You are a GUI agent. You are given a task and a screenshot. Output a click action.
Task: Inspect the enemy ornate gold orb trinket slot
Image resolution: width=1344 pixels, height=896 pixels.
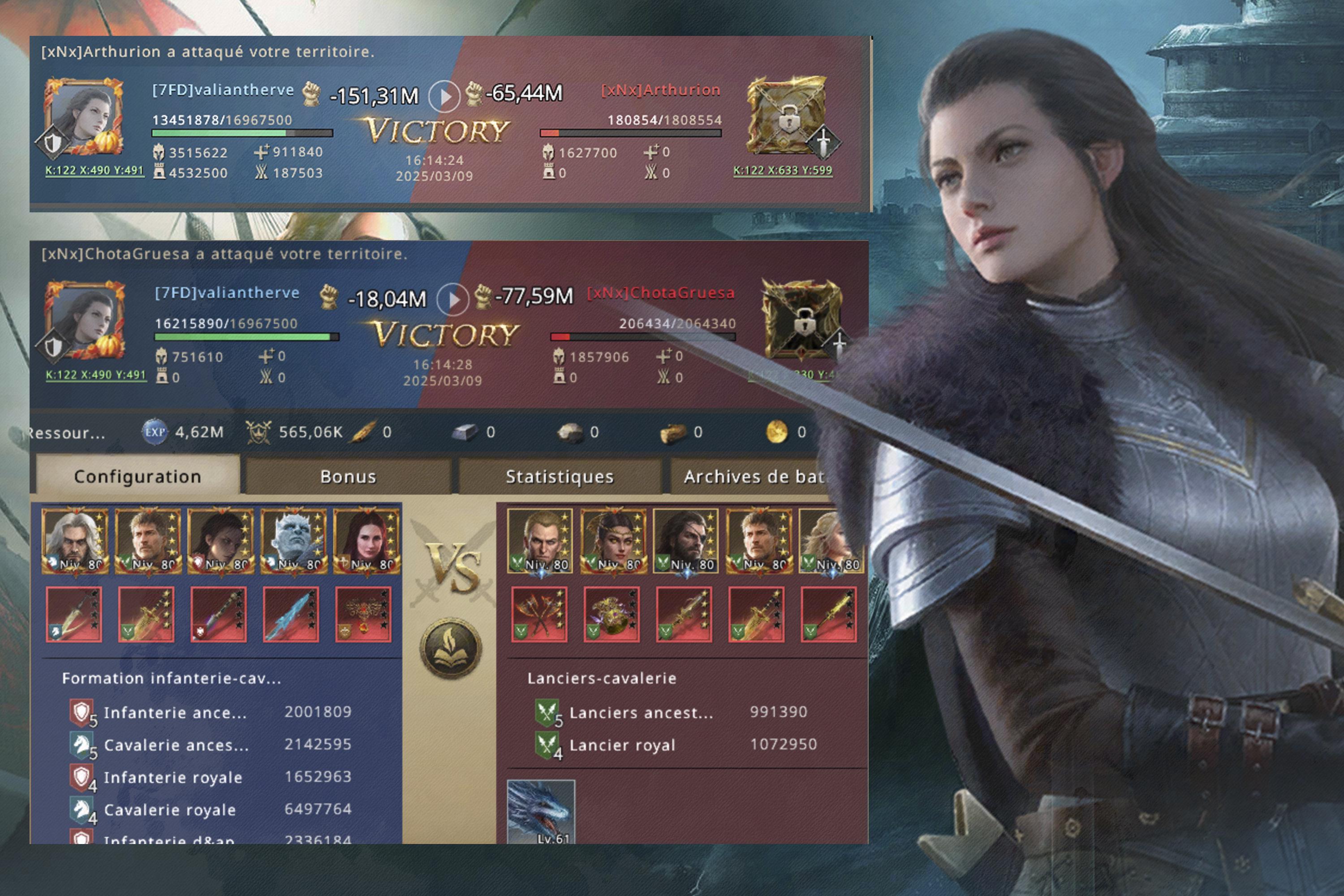click(612, 614)
